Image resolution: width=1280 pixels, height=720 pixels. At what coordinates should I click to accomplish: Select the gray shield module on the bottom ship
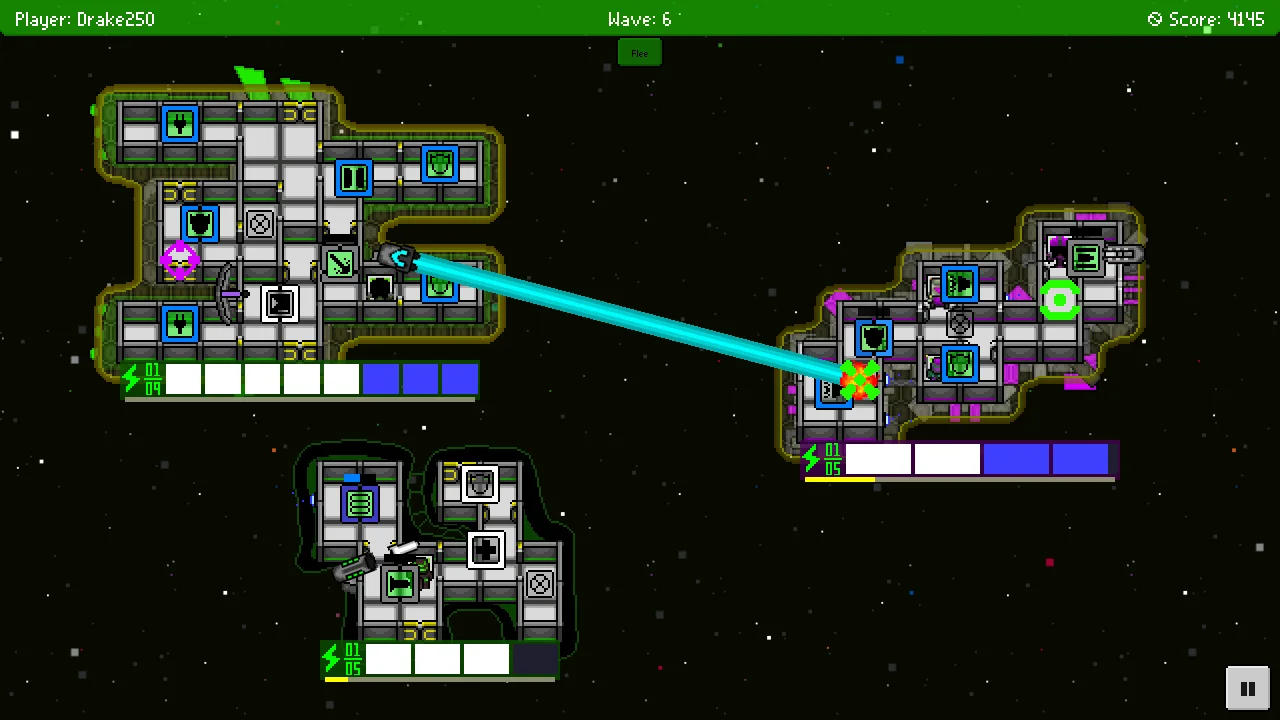[479, 486]
